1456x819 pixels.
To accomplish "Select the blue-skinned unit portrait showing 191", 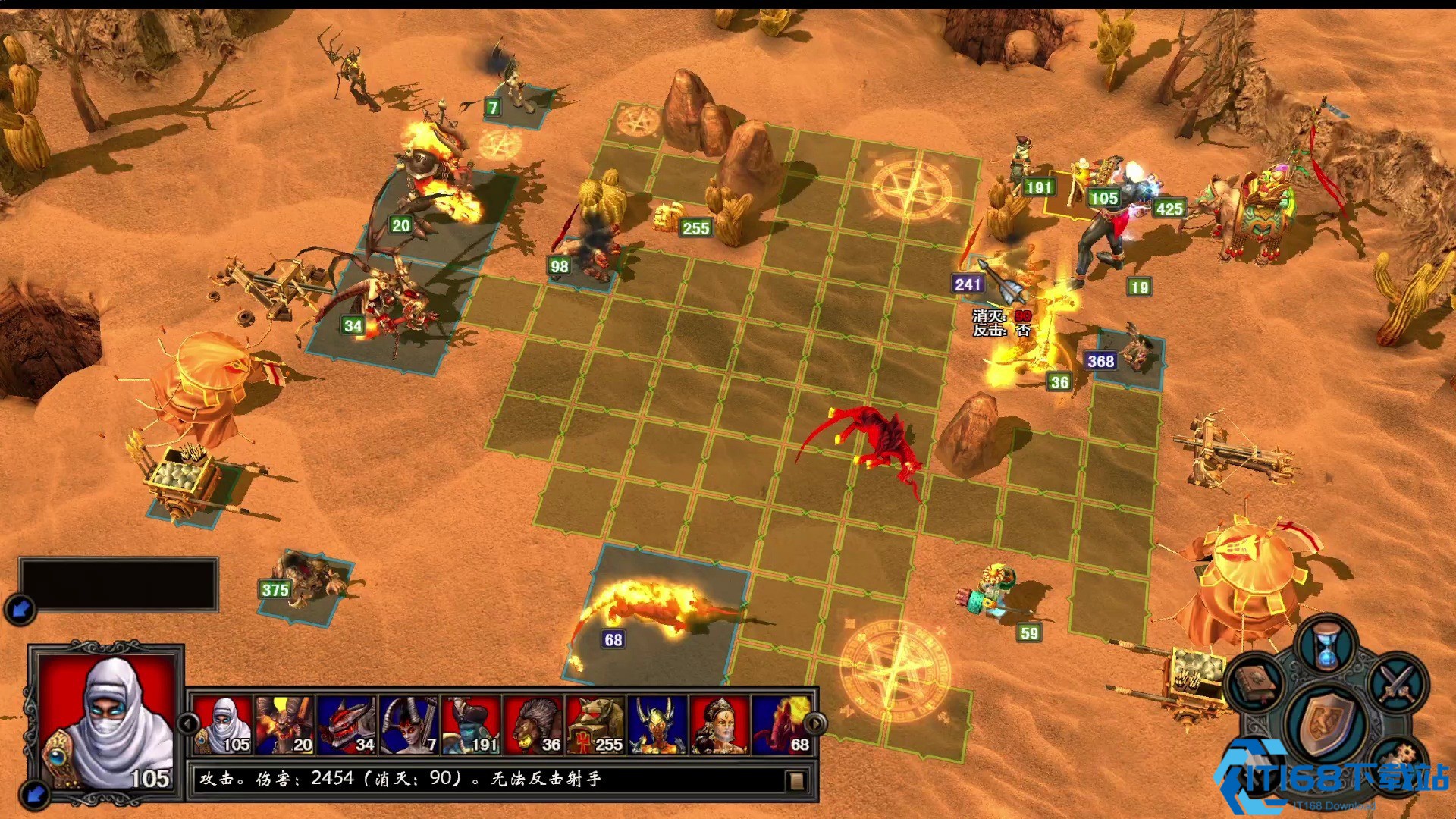I will tap(471, 725).
